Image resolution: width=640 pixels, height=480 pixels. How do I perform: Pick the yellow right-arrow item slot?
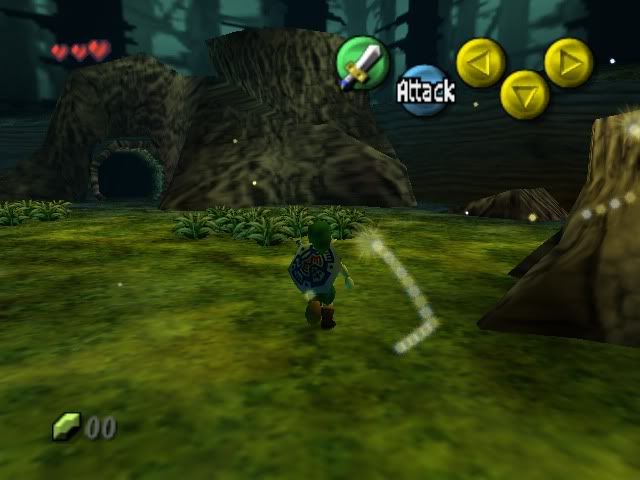click(568, 62)
